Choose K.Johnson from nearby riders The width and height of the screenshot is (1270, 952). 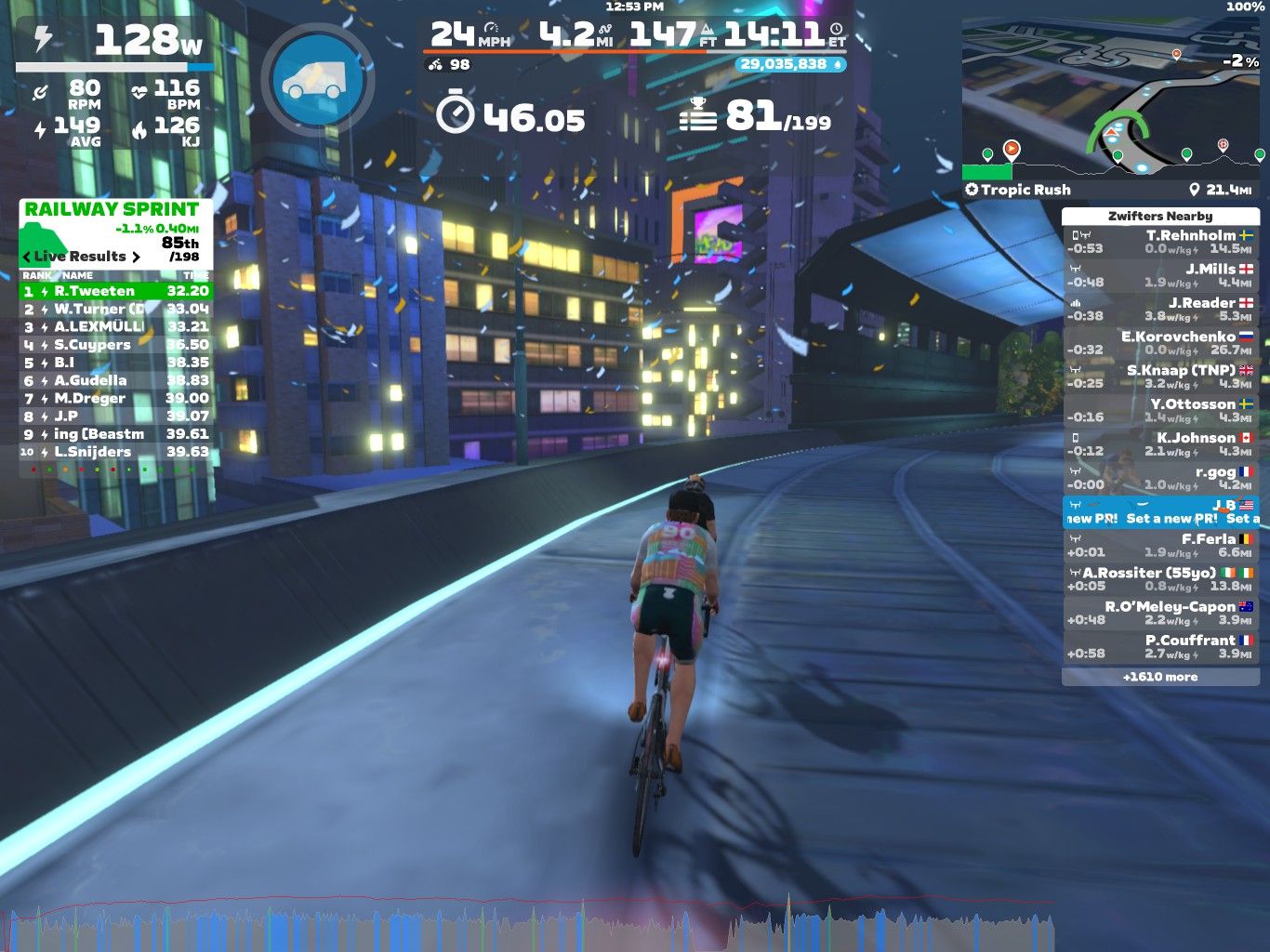click(1160, 443)
